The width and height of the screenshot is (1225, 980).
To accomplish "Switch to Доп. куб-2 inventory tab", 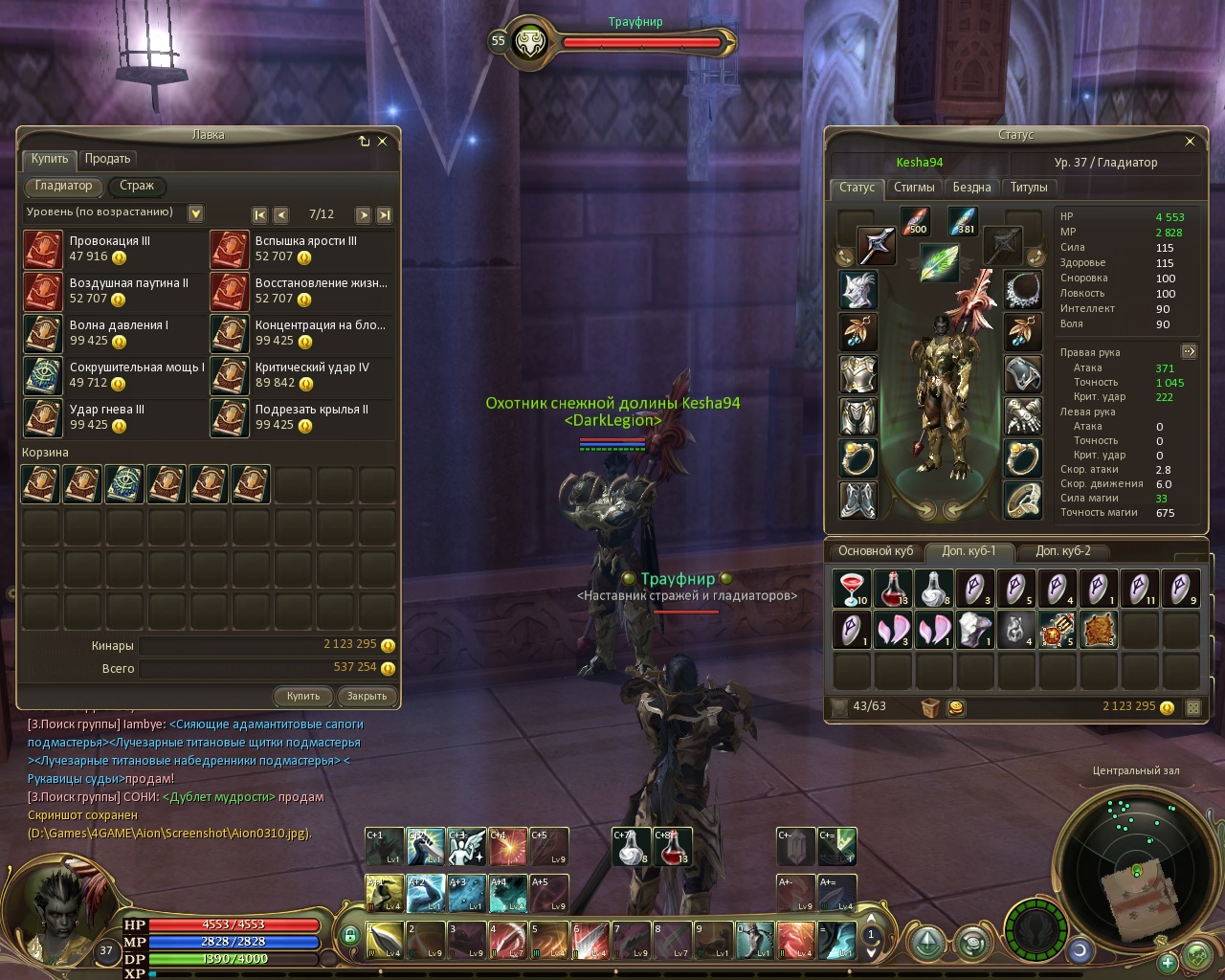I will point(1063,551).
